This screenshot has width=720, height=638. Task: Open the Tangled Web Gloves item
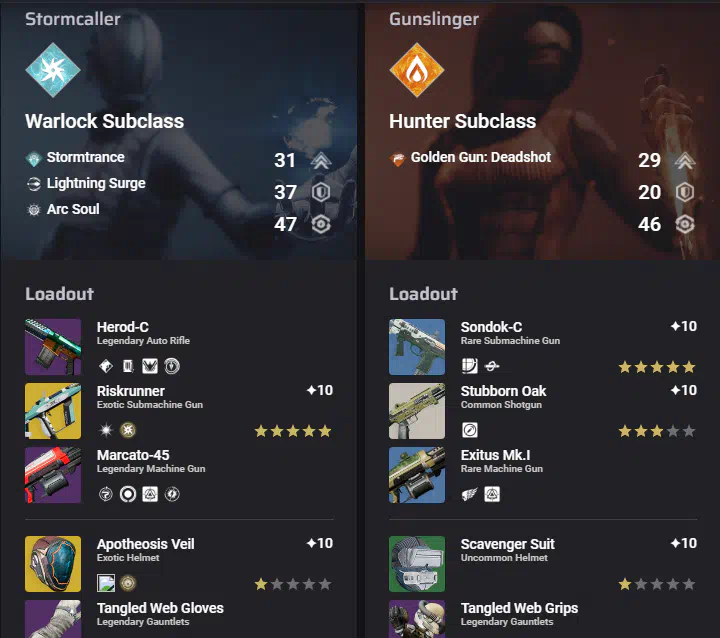53,618
